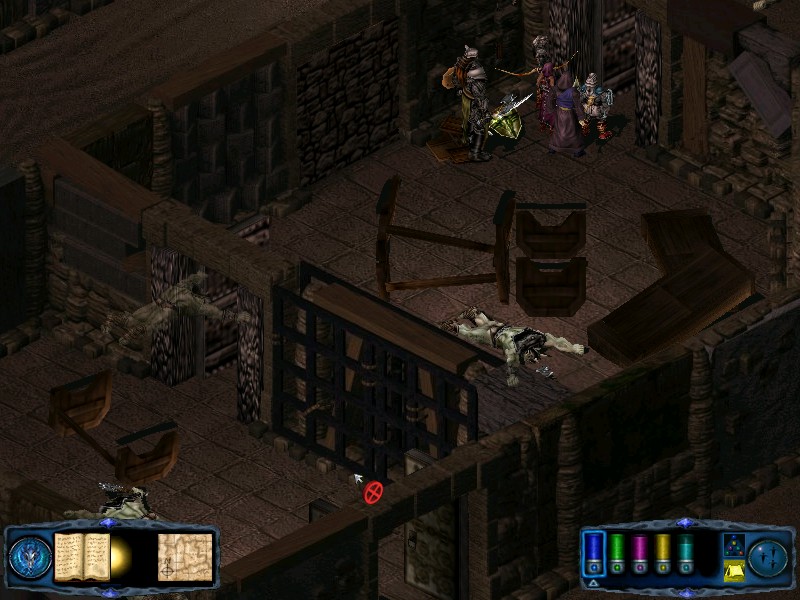This screenshot has width=800, height=600.
Task: Open the parchment area map
Action: 185,554
